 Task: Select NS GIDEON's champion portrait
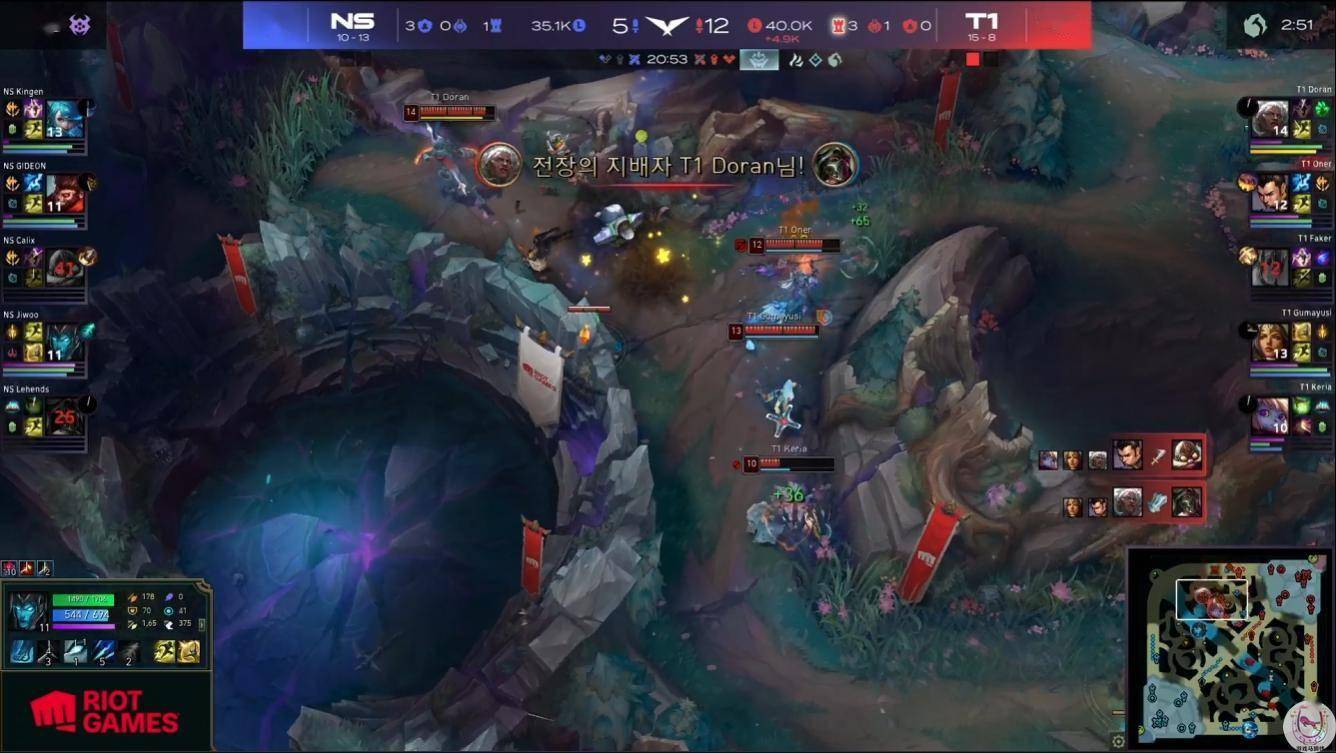[65, 194]
